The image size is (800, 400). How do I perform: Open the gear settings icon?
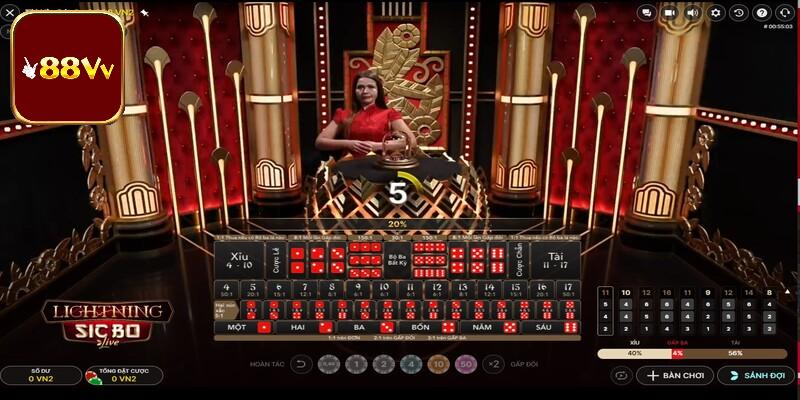point(716,13)
